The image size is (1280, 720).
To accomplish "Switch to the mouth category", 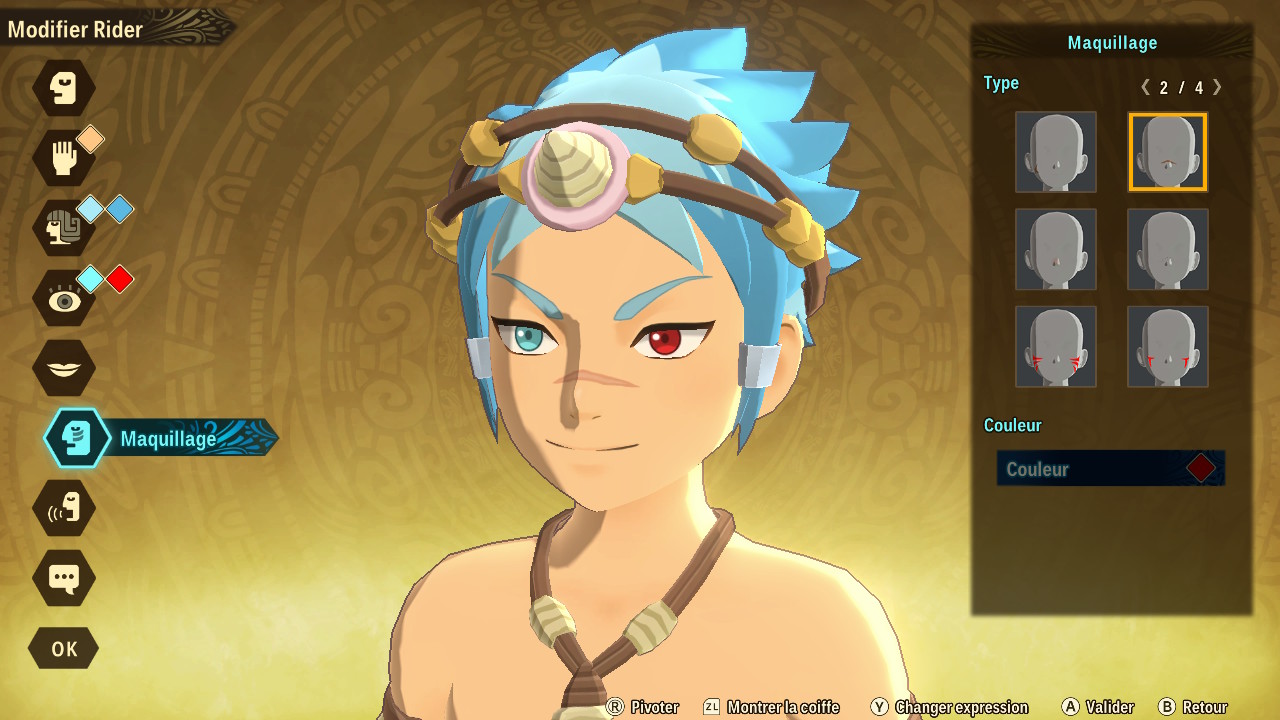I will 64,368.
